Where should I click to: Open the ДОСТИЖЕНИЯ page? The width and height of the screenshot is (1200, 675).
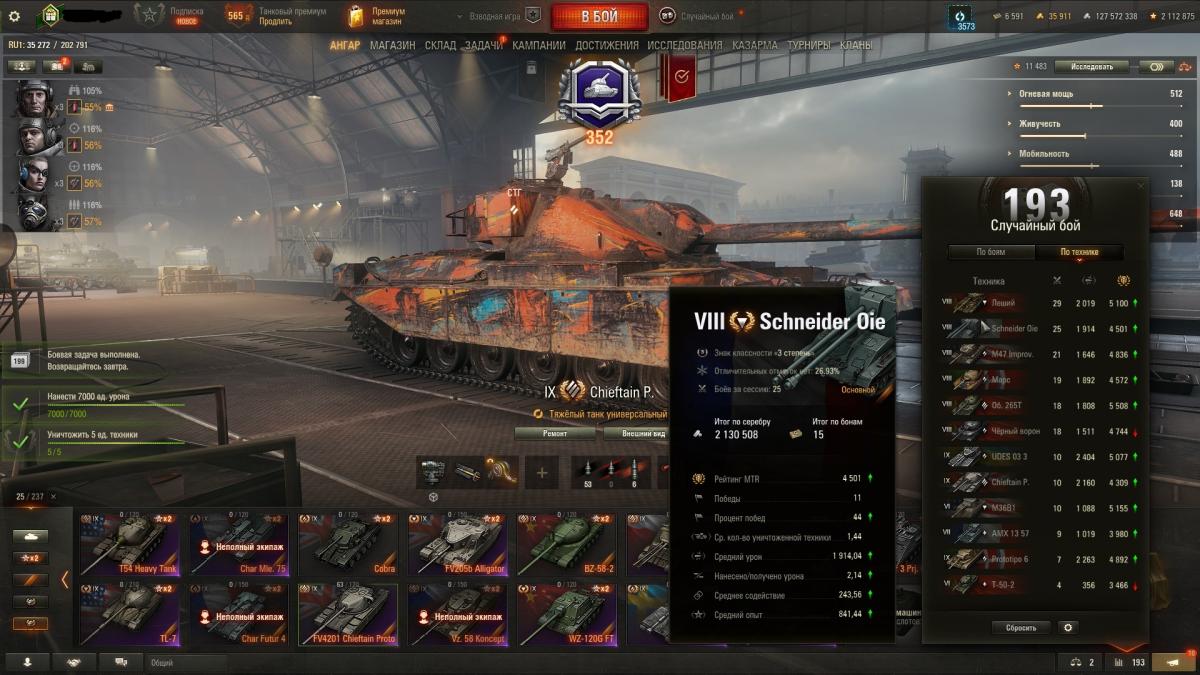[606, 45]
